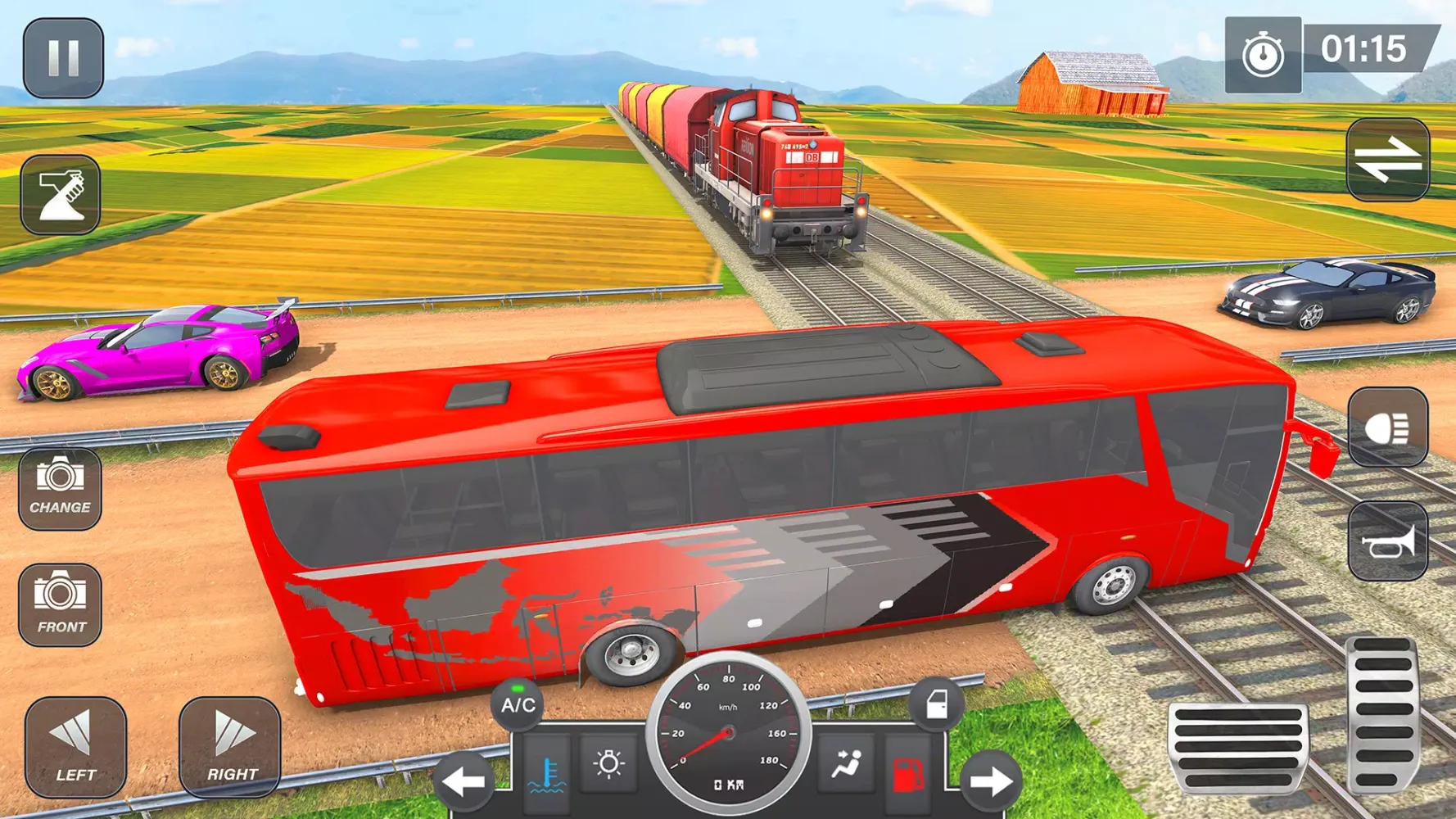
Task: Toggle the A/C button
Action: pos(518,705)
